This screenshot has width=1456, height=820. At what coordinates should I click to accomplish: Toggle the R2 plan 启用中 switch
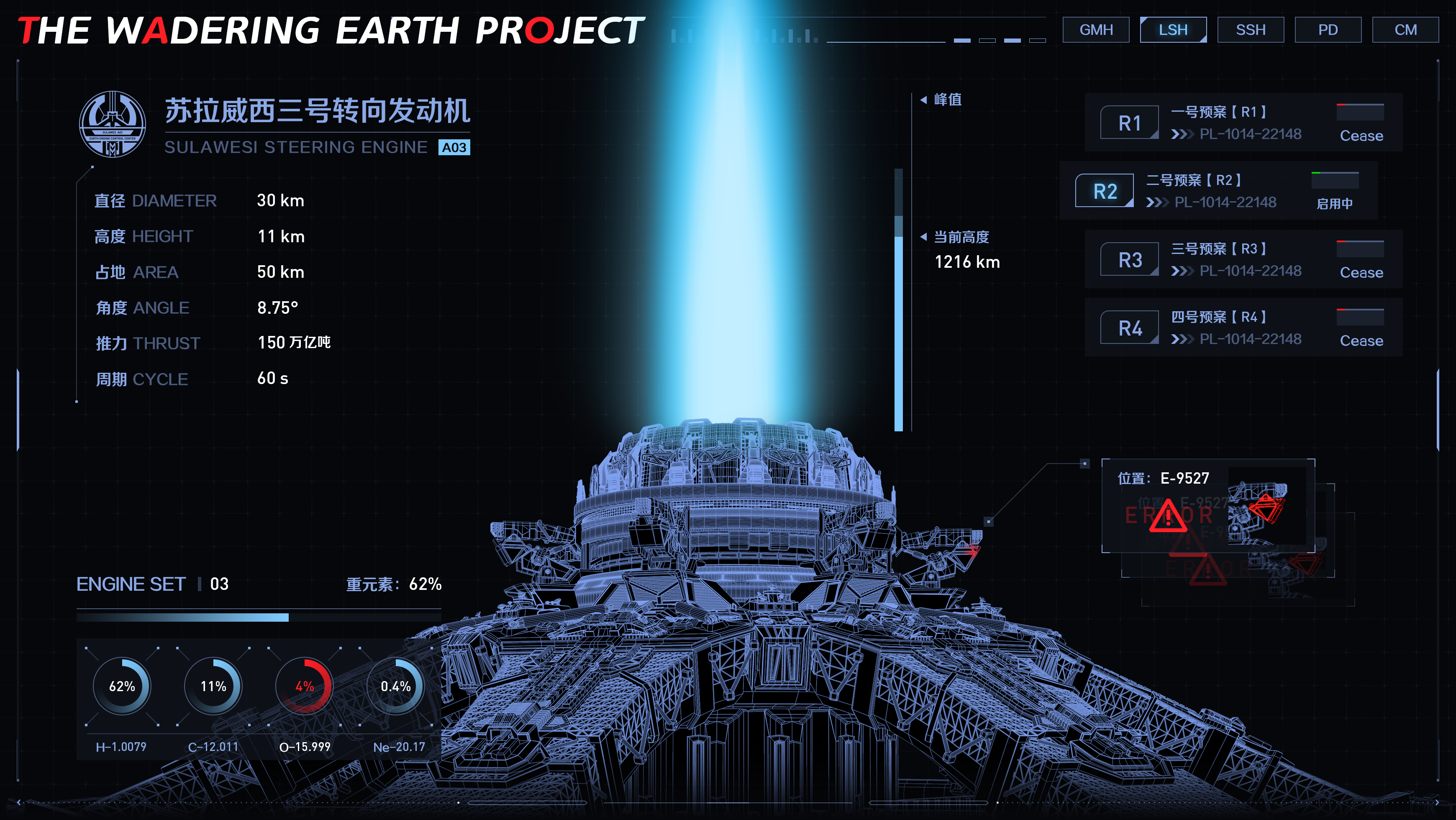tap(1335, 181)
